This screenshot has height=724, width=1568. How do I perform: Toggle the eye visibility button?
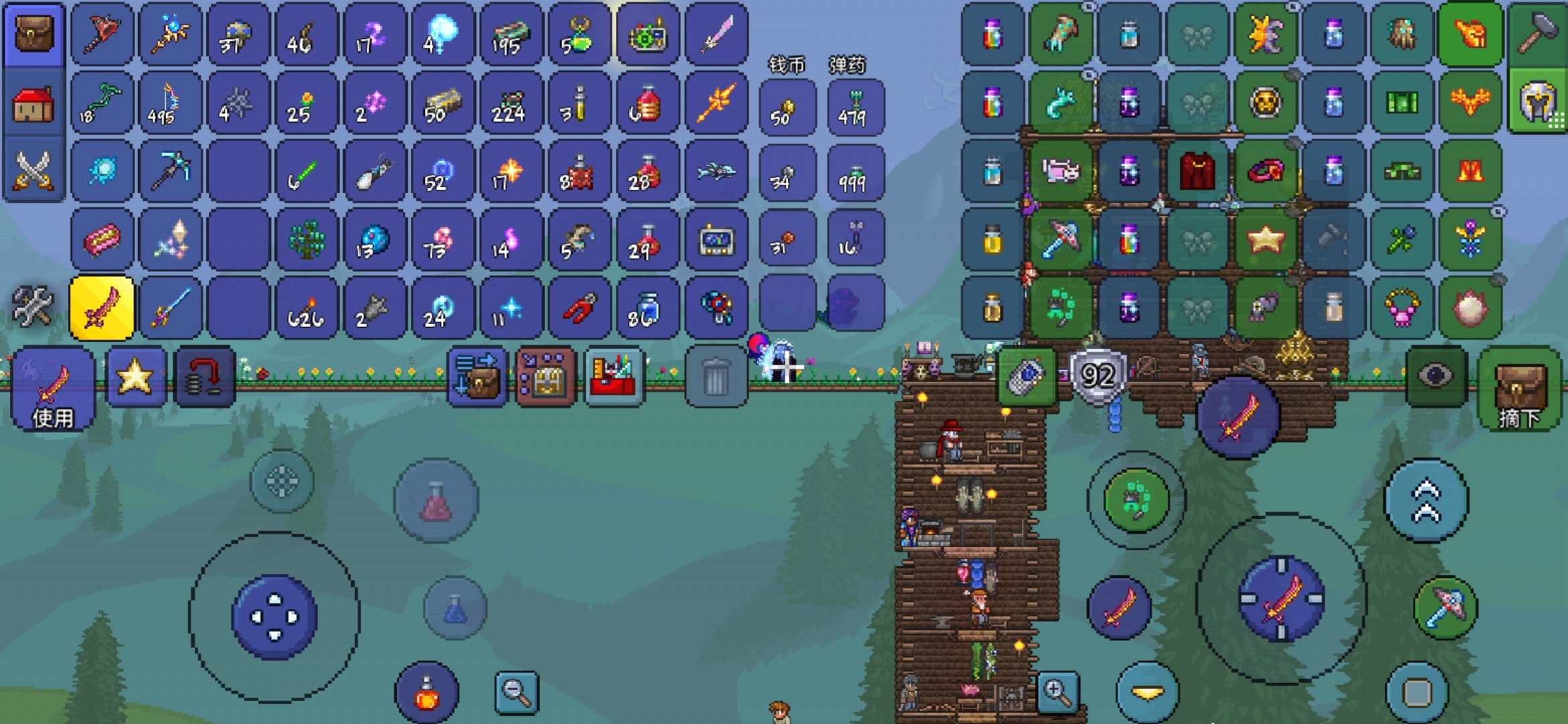(1435, 376)
